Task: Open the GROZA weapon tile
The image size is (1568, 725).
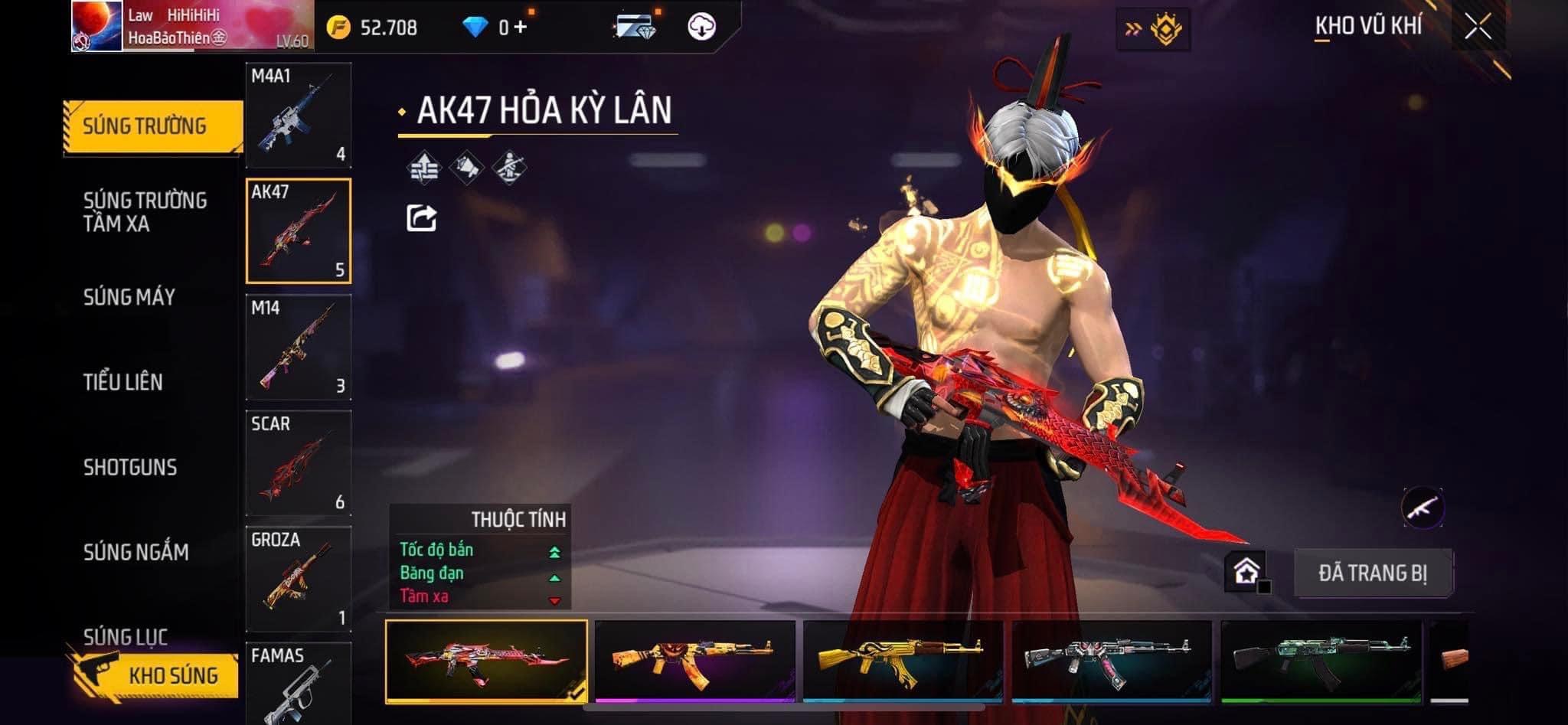Action: click(299, 579)
